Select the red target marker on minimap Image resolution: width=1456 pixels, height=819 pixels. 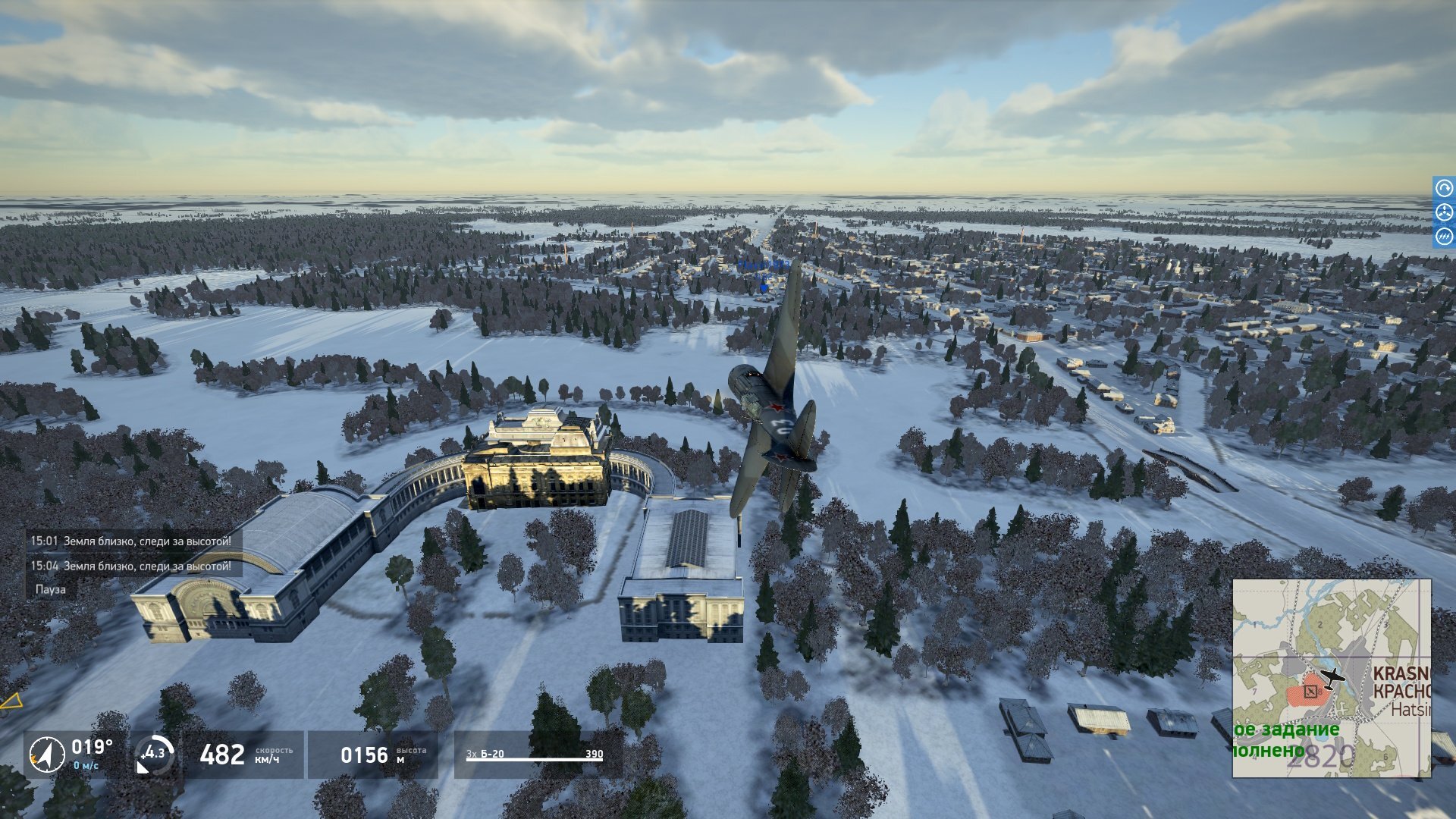click(1310, 692)
